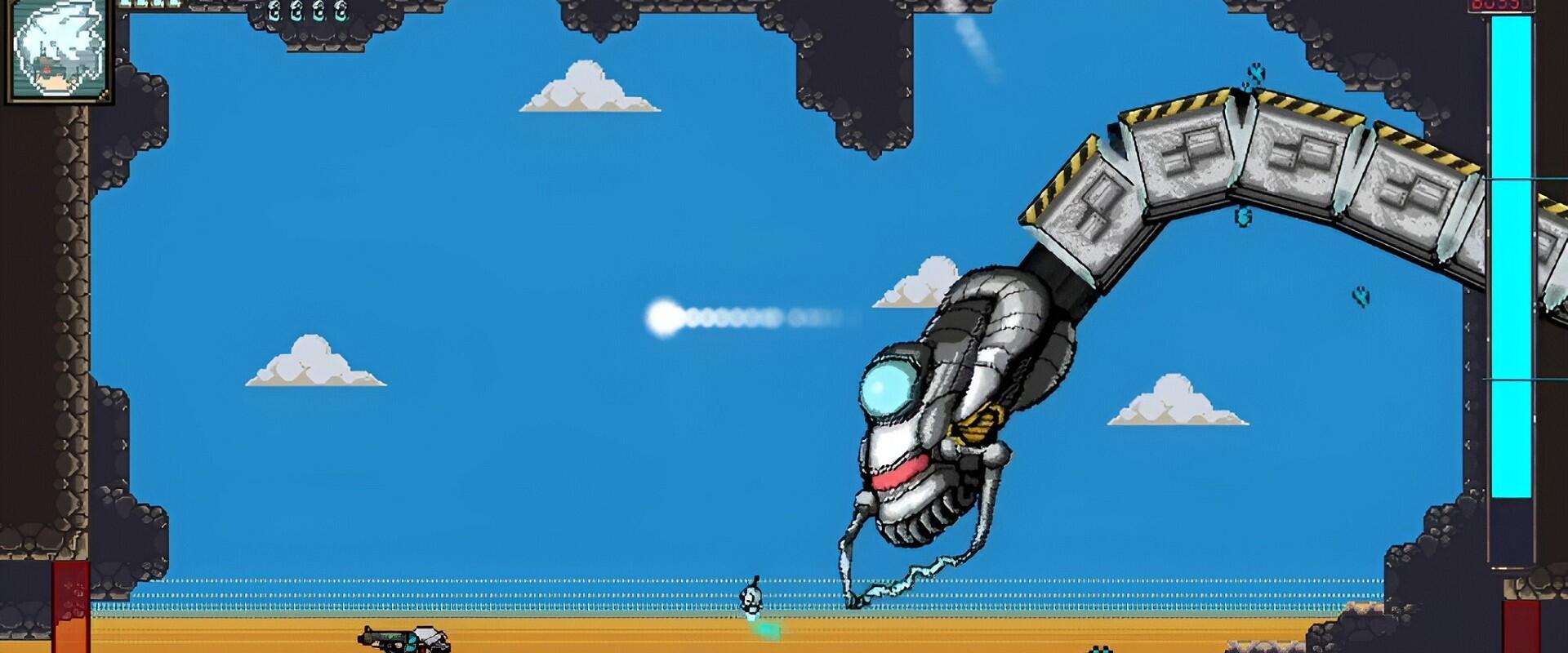
Task: Click the white-haired character portrait
Action: pos(59,51)
